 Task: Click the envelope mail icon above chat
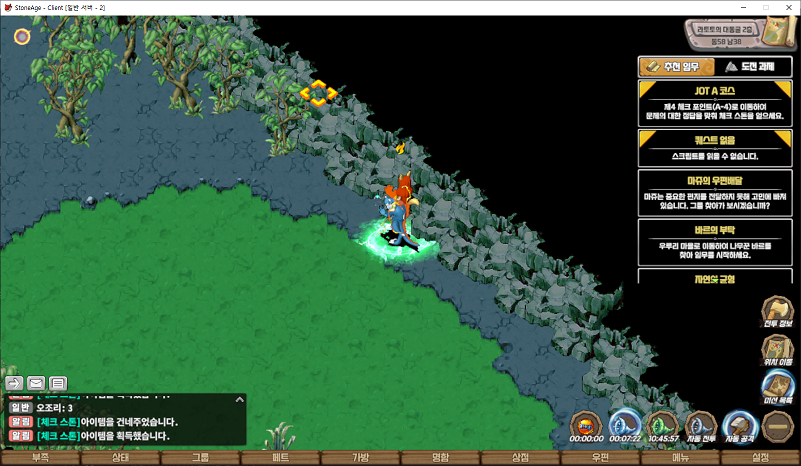click(x=36, y=382)
